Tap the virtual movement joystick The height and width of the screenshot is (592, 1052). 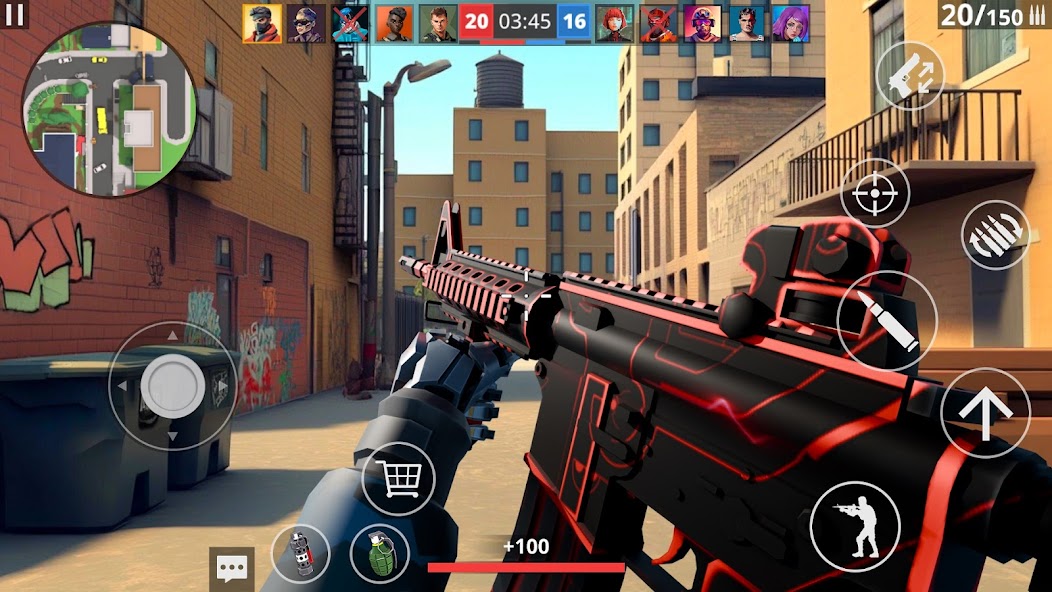pos(172,385)
